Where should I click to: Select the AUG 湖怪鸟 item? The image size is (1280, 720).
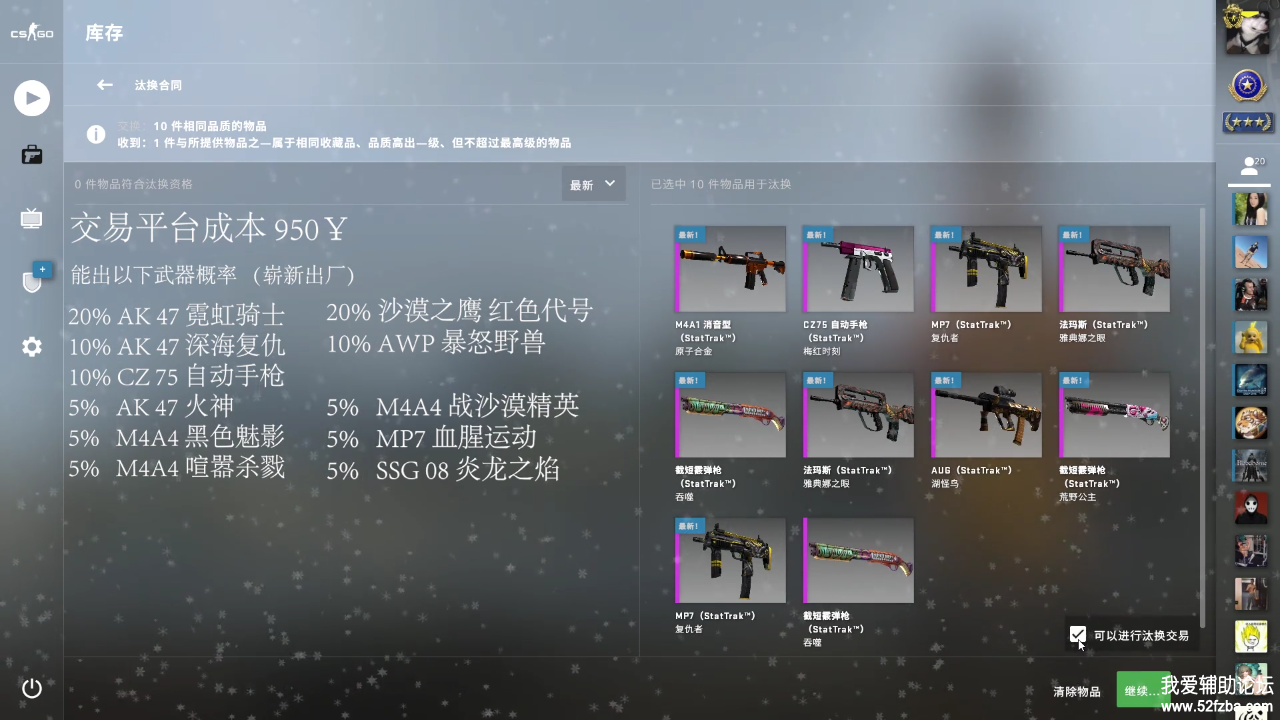[x=986, y=414]
